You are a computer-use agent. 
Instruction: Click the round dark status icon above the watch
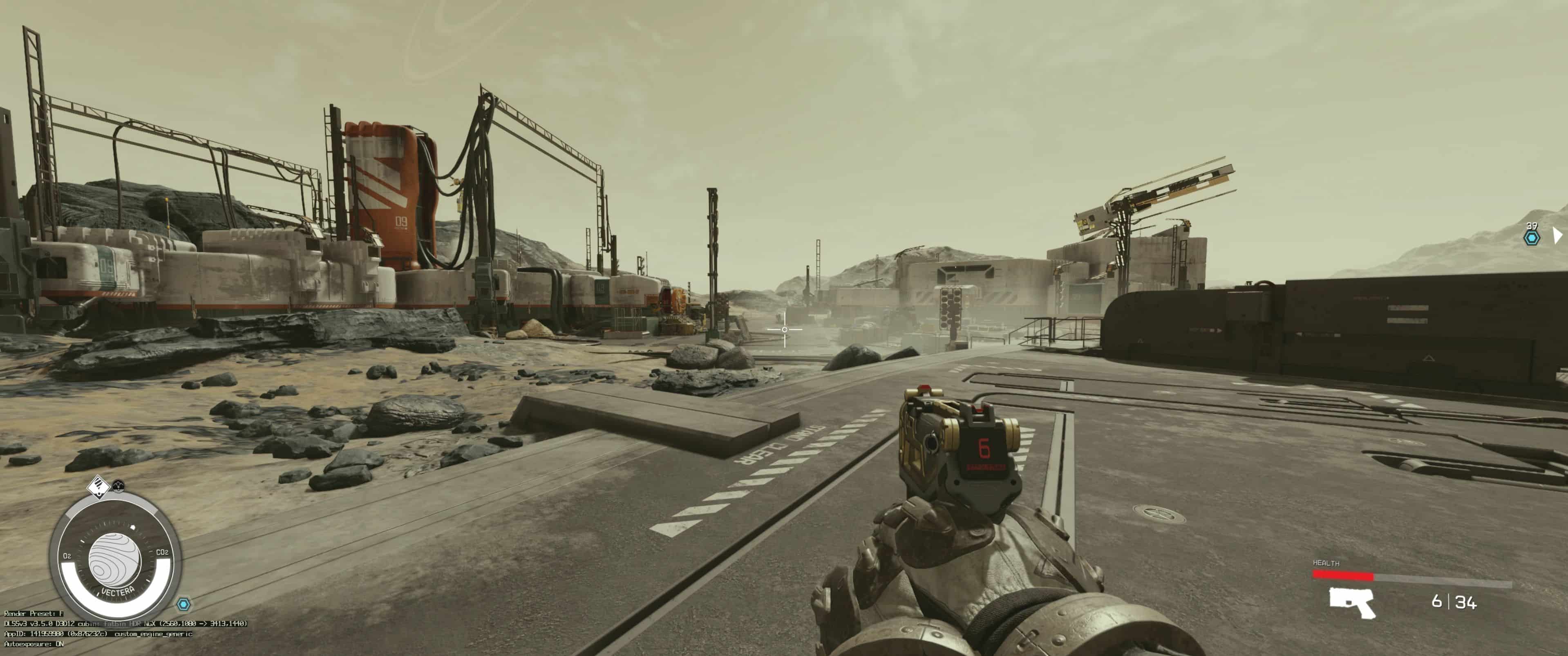click(119, 486)
